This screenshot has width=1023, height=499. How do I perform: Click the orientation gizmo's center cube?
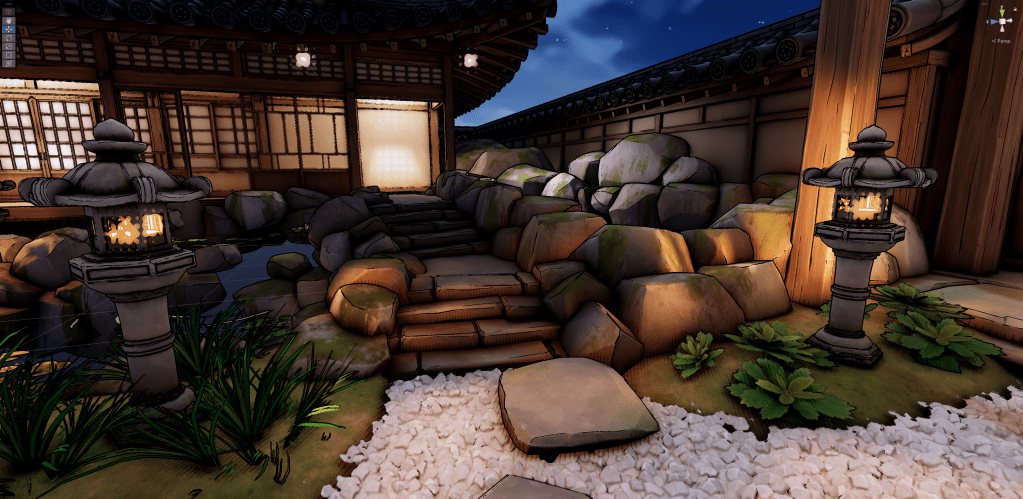[x=1001, y=22]
